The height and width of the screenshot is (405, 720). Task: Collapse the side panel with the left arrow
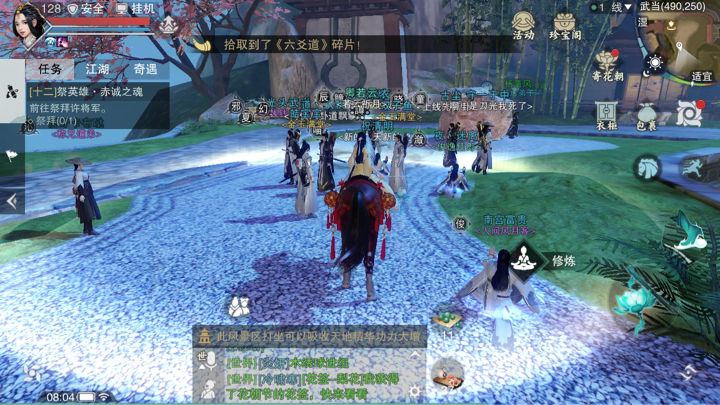pos(12,200)
